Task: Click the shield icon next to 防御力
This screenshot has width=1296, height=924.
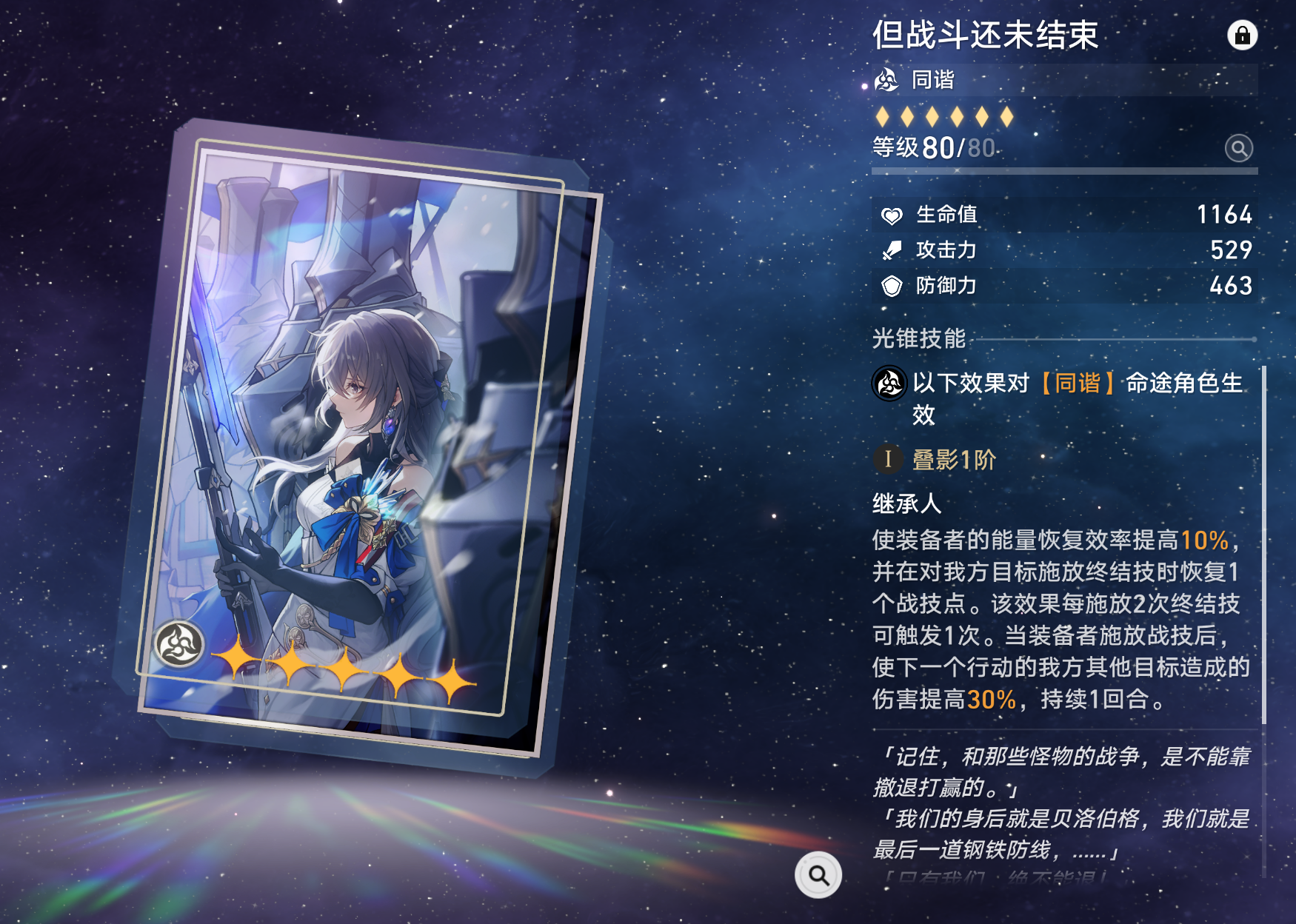Action: 893,286
